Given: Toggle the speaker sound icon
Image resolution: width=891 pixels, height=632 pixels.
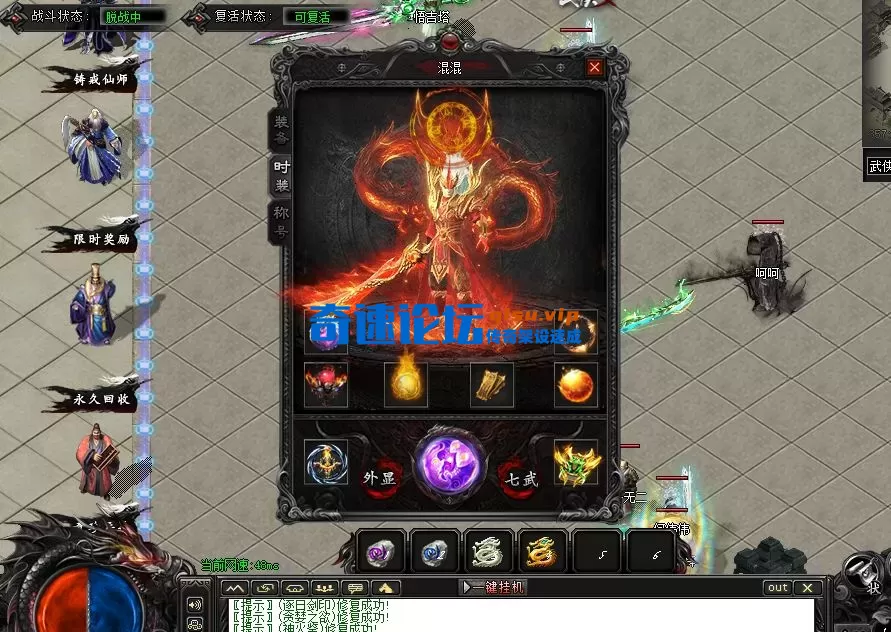Looking at the screenshot, I should [x=195, y=604].
